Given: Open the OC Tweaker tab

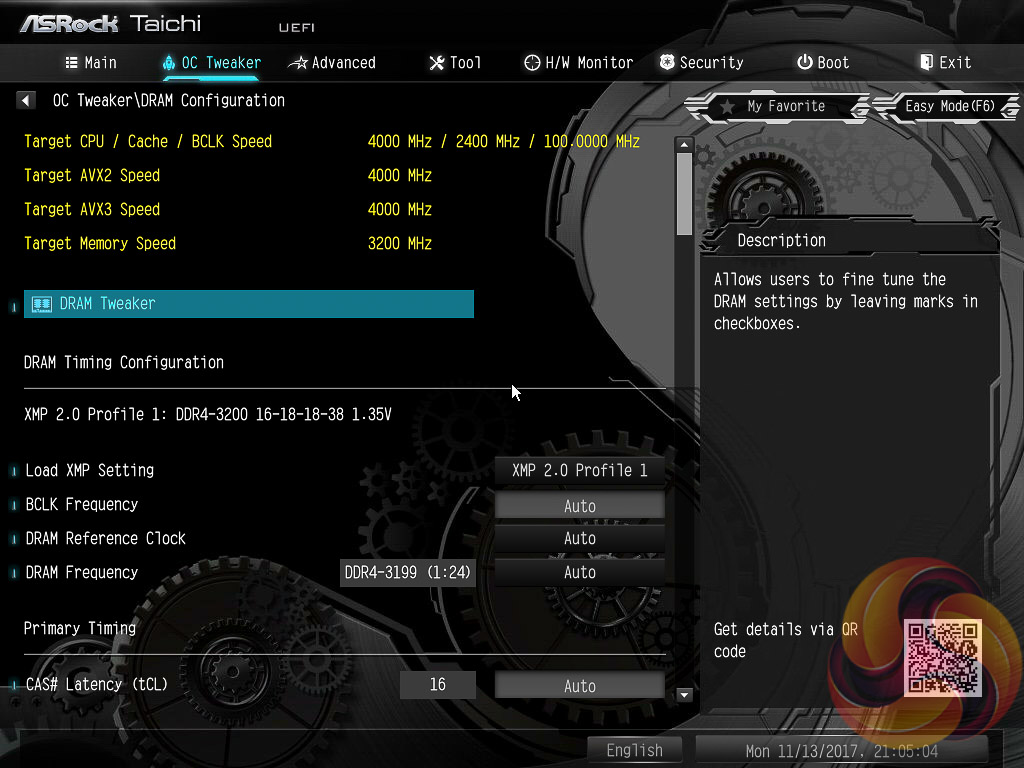Looking at the screenshot, I should click(211, 62).
